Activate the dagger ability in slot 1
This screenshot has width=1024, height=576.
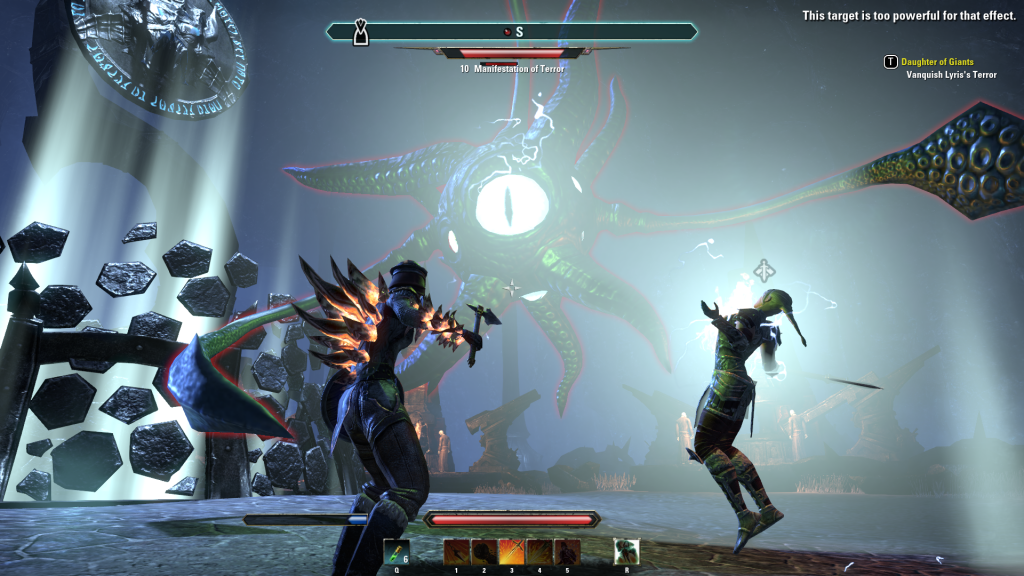(x=457, y=551)
